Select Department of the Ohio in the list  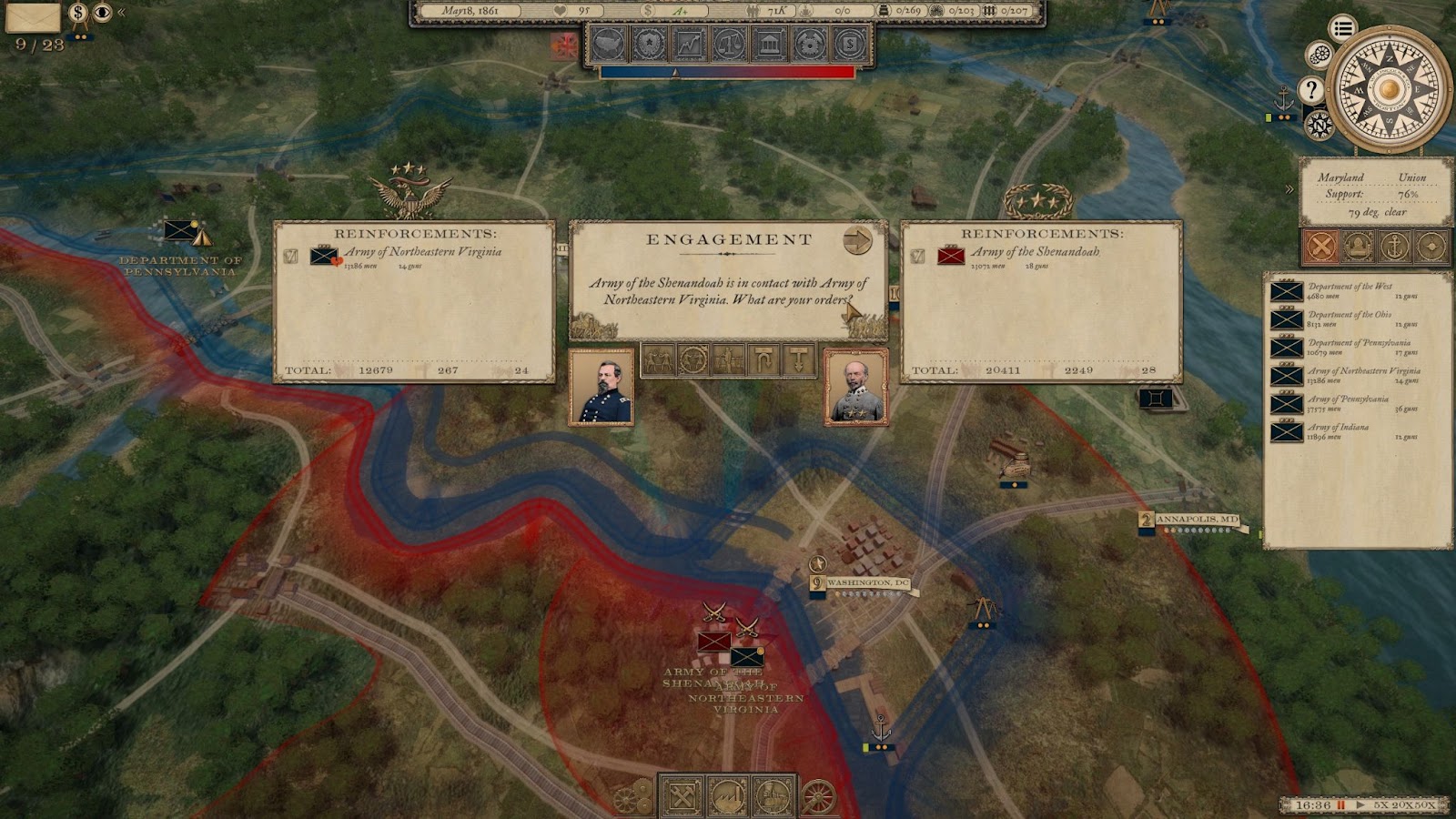coord(1349,319)
